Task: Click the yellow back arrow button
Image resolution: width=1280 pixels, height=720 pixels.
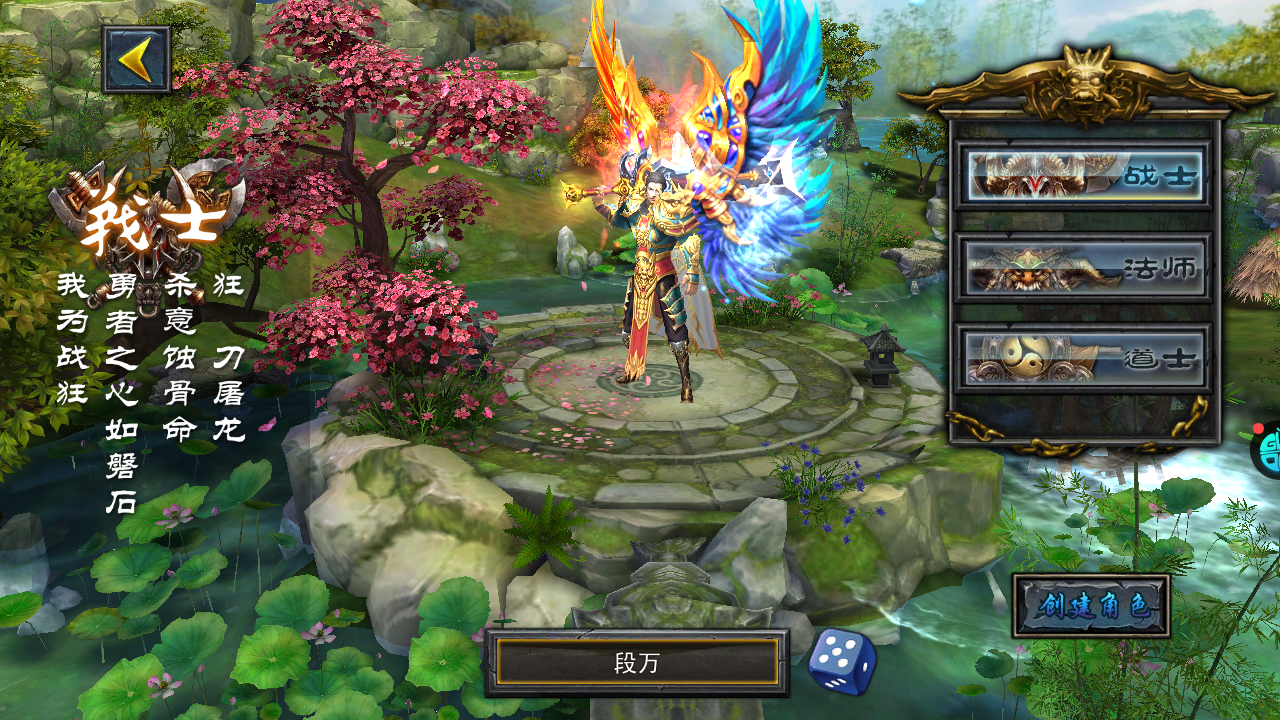Action: (x=136, y=60)
